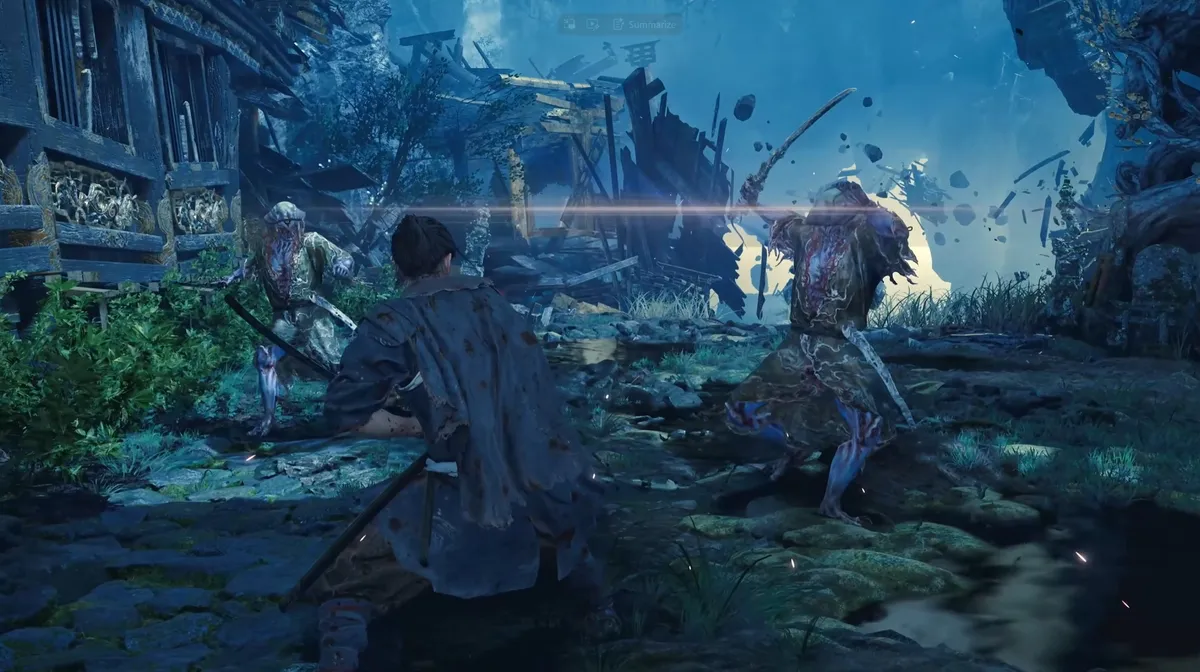This screenshot has width=1200, height=672.
Task: Click the video play icon in the overlay toolbar
Action: click(x=593, y=22)
